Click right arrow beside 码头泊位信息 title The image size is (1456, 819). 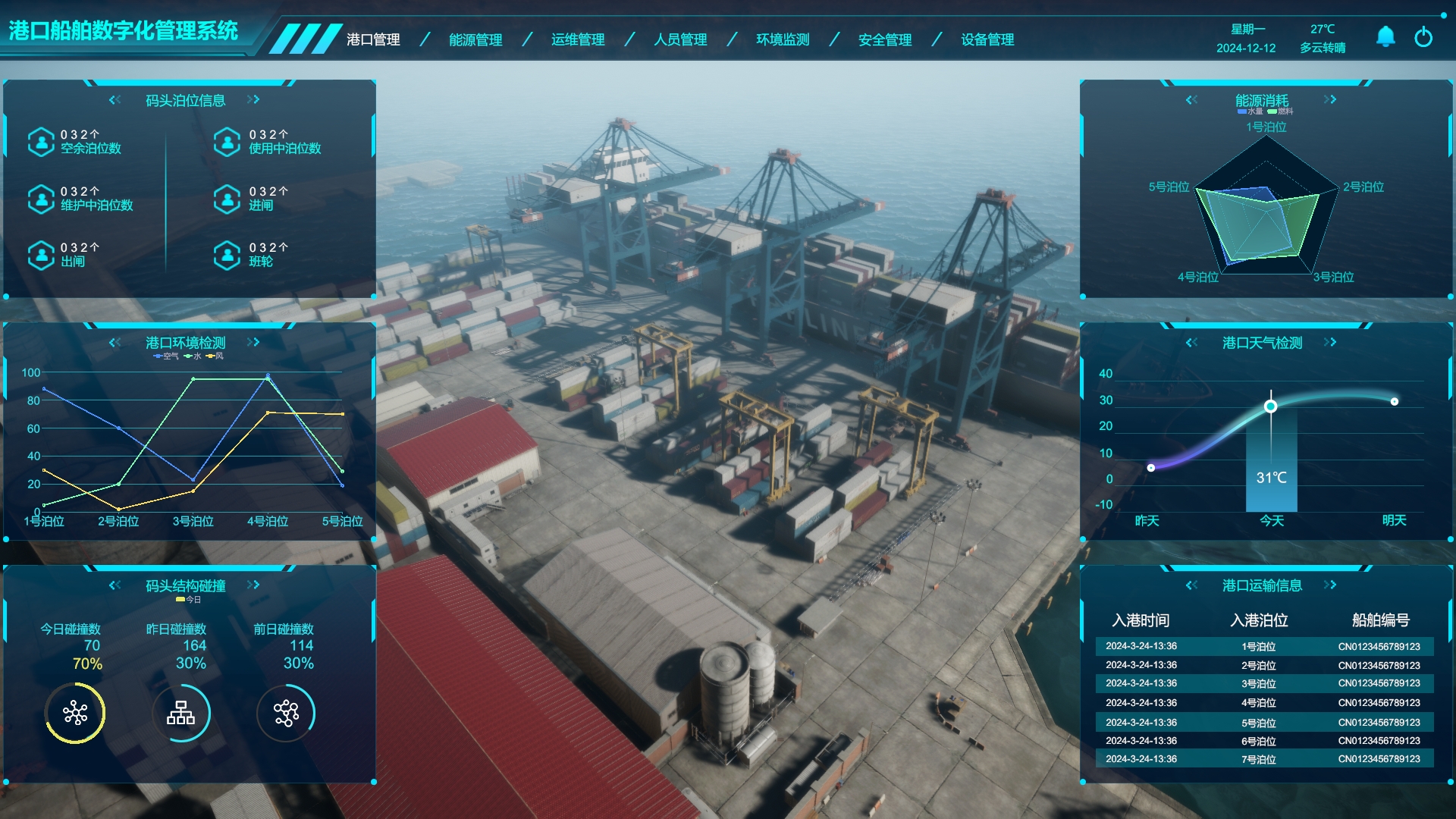[253, 99]
